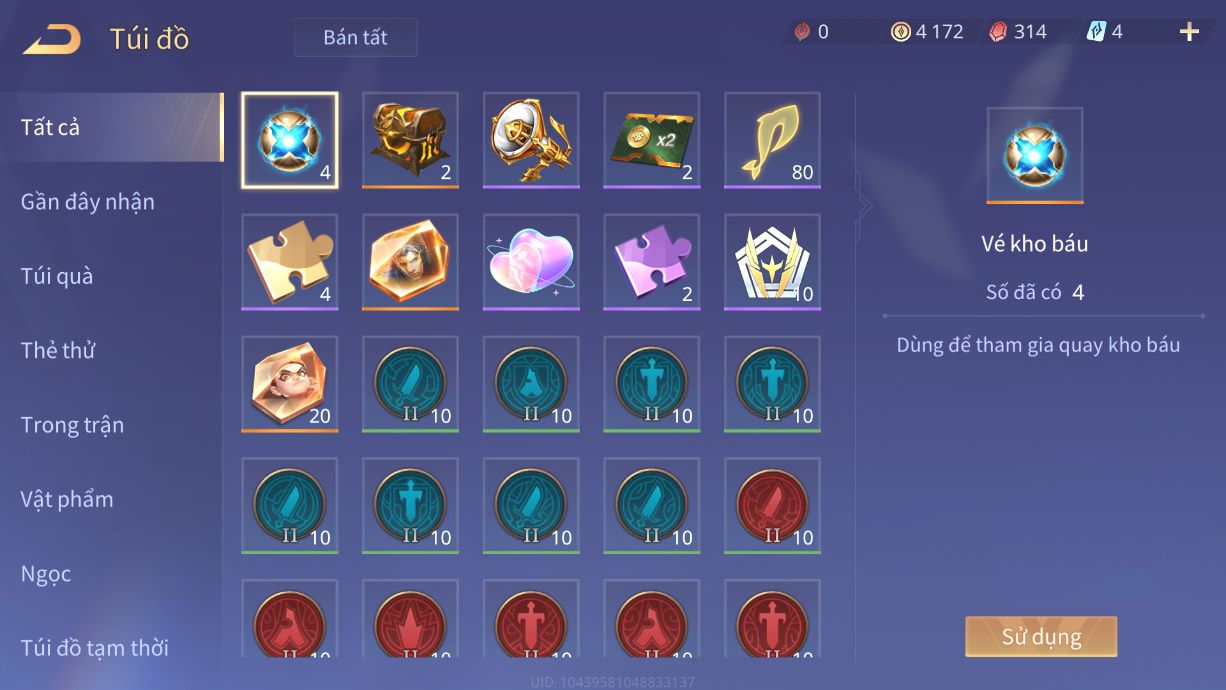The height and width of the screenshot is (690, 1226).
Task: Select the golden treasure chest item
Action: coord(410,140)
